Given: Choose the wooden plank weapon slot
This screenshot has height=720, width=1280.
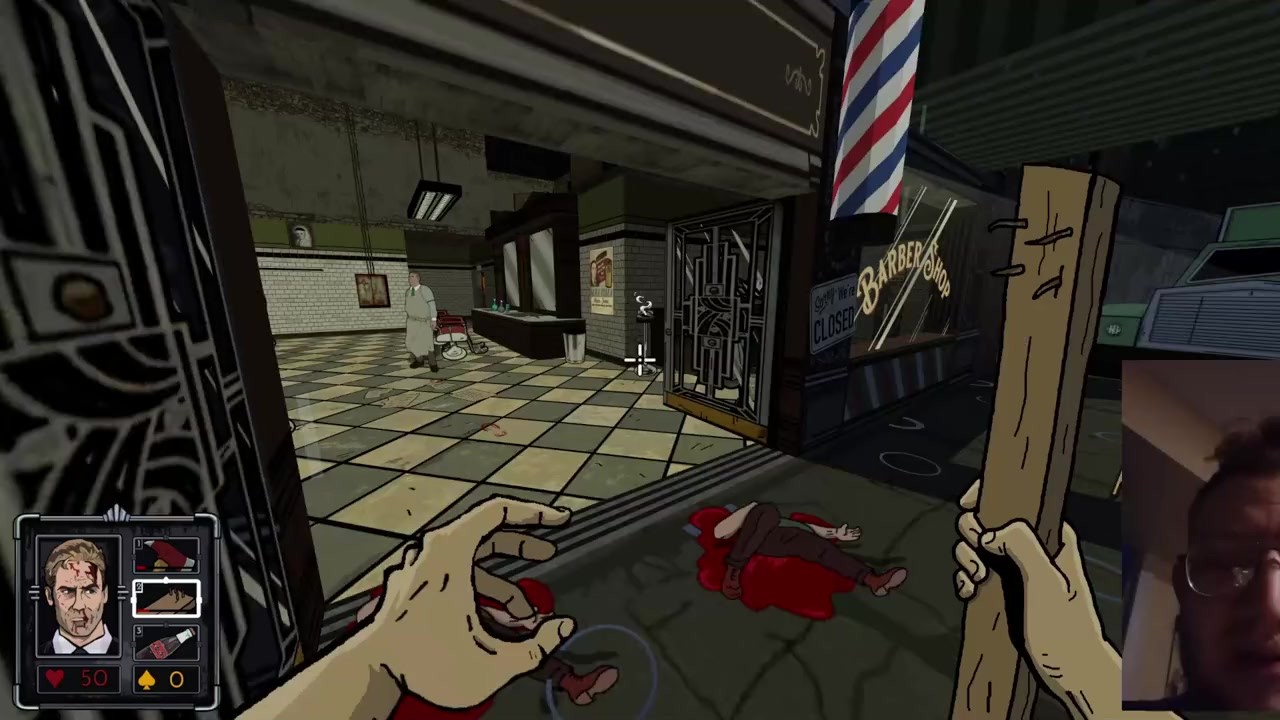Looking at the screenshot, I should click(x=166, y=598).
